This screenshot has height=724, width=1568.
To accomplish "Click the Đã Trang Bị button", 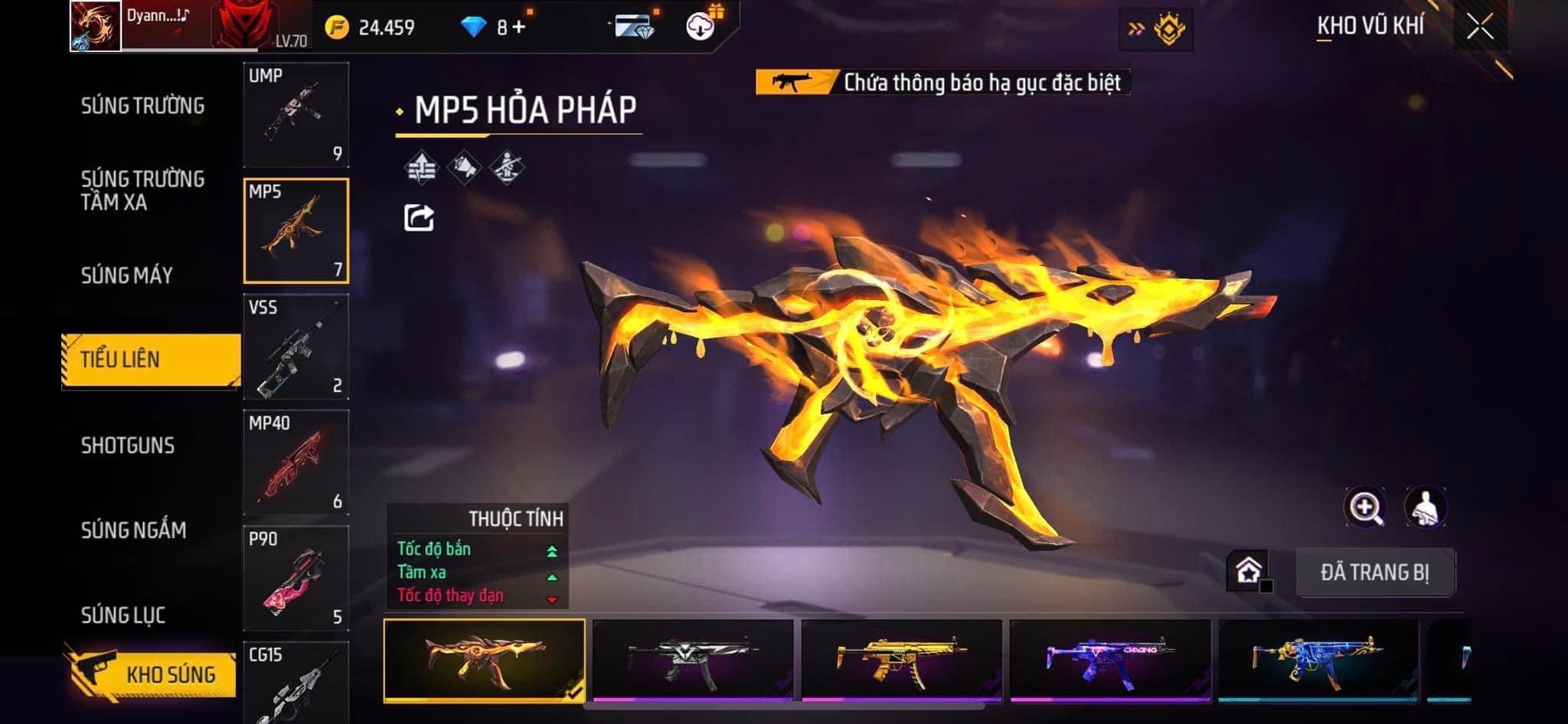I will [x=1375, y=572].
